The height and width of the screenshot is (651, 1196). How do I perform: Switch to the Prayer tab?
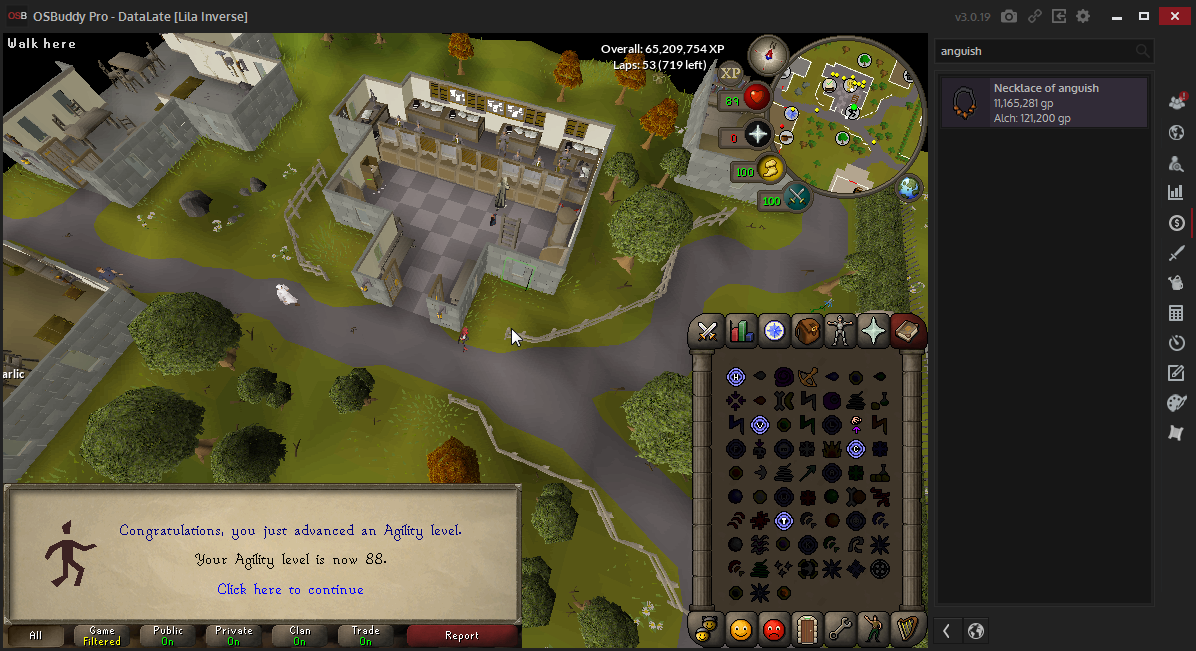(873, 331)
